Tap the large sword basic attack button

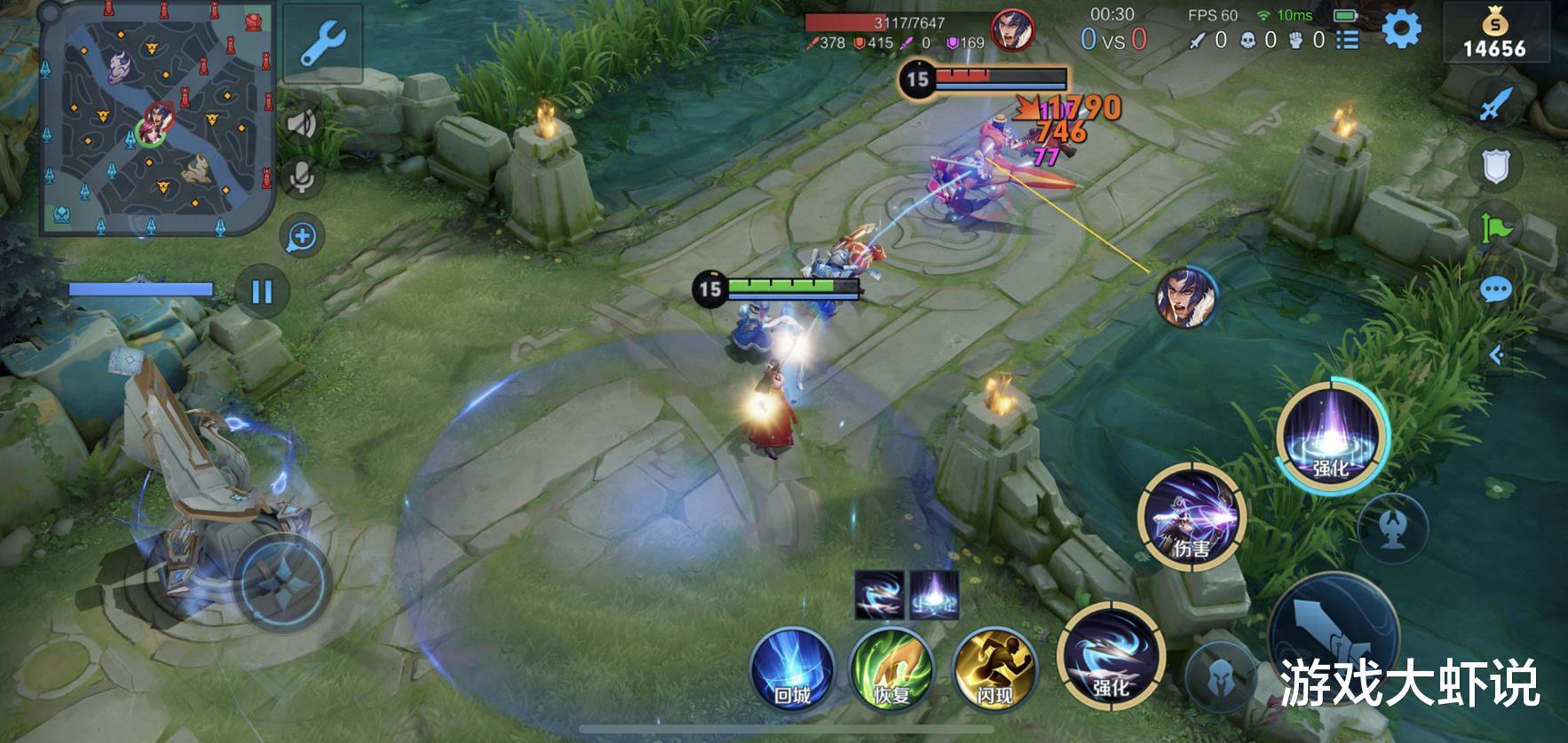point(1332,635)
